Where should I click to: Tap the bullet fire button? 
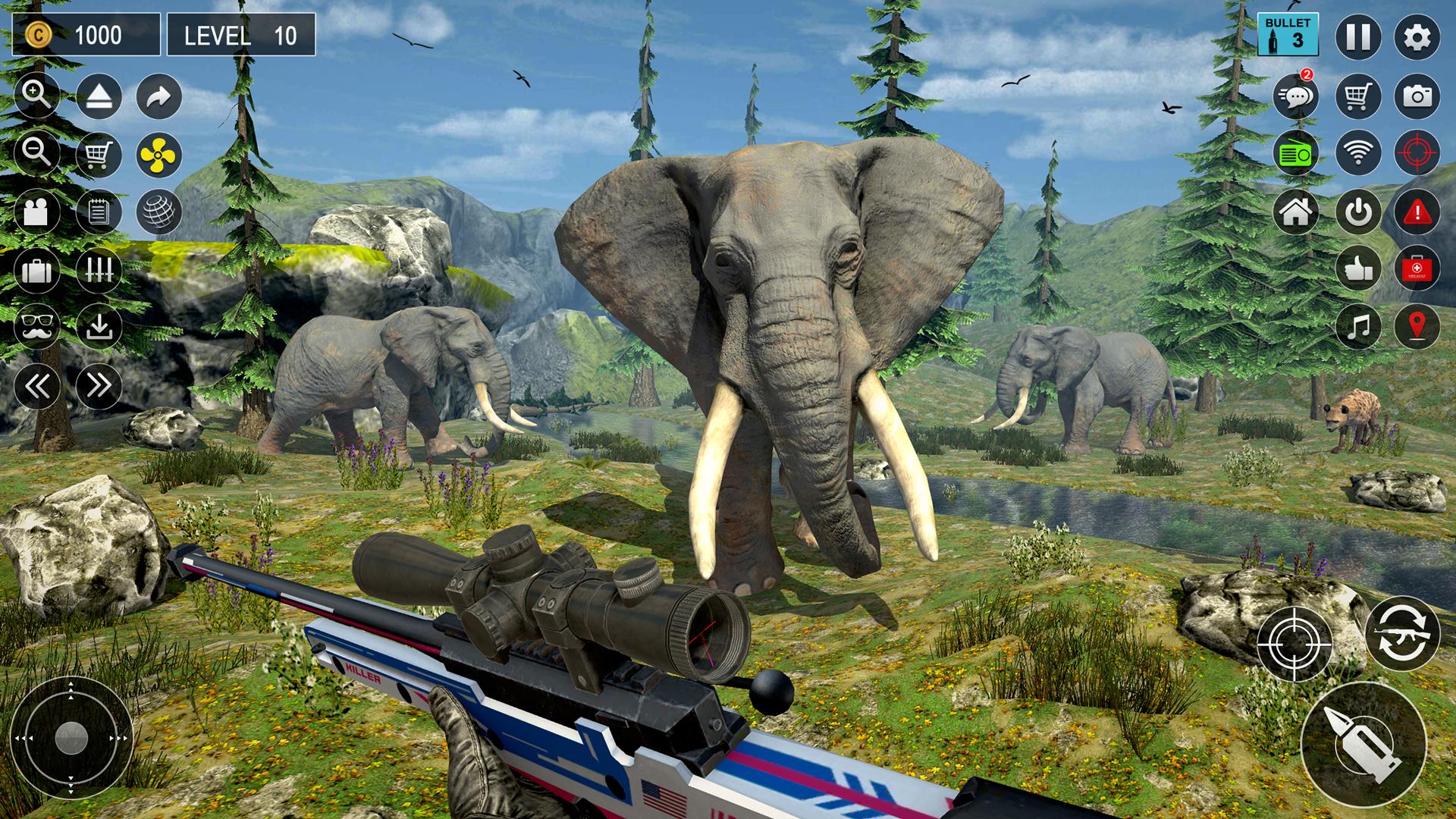1363,744
